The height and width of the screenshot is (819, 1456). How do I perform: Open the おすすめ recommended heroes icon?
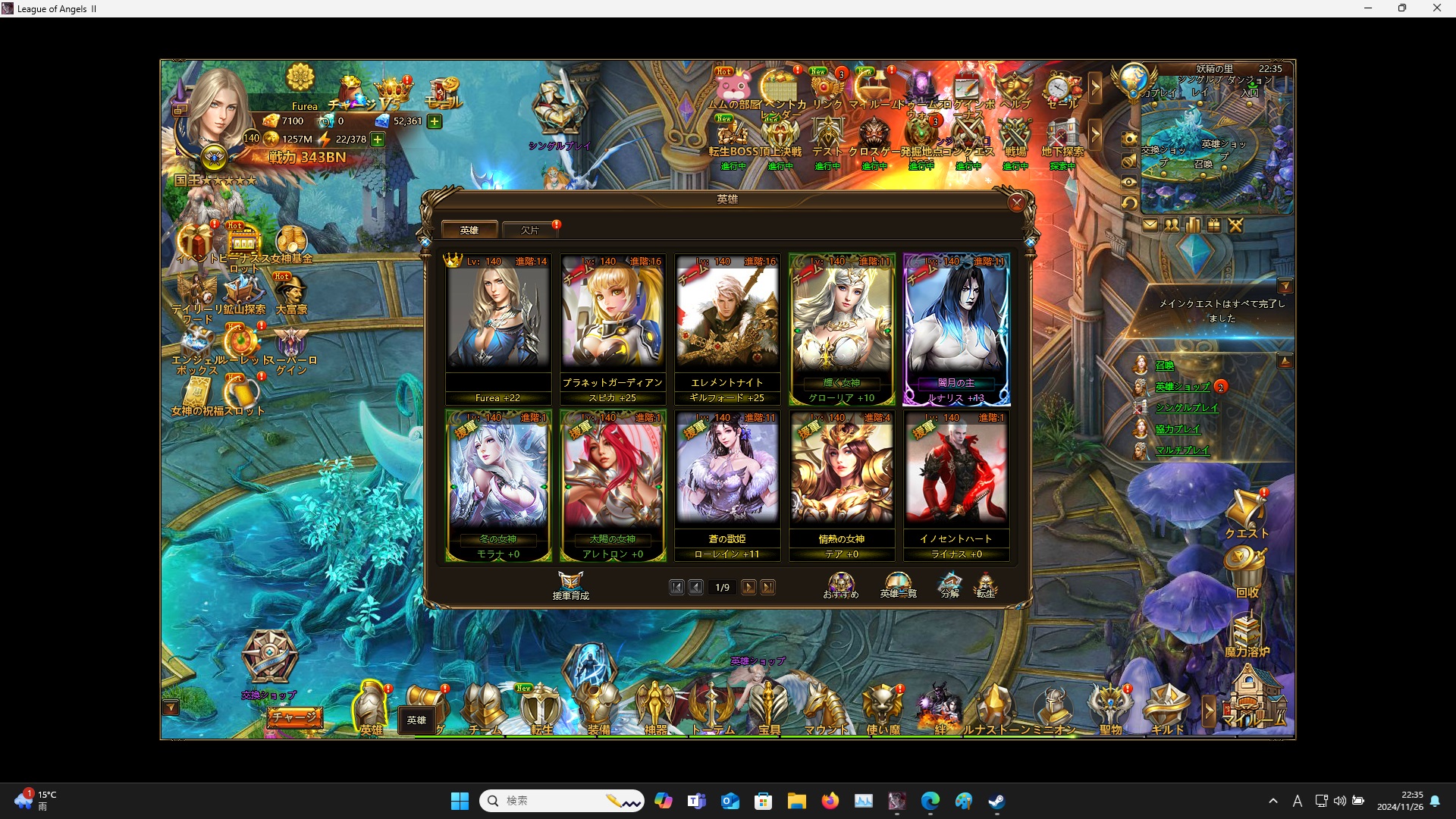click(840, 582)
